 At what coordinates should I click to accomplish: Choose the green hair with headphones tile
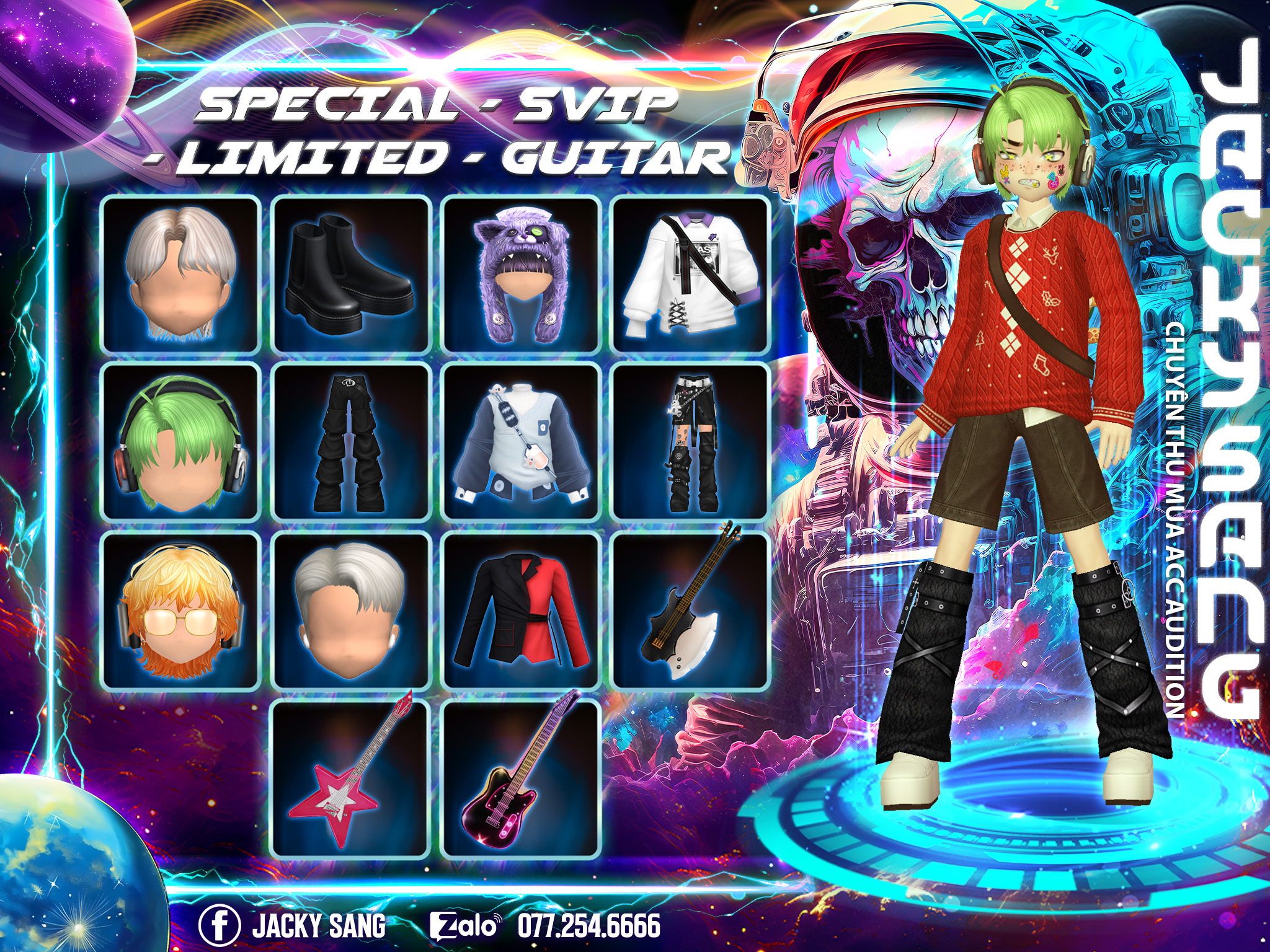(180, 442)
